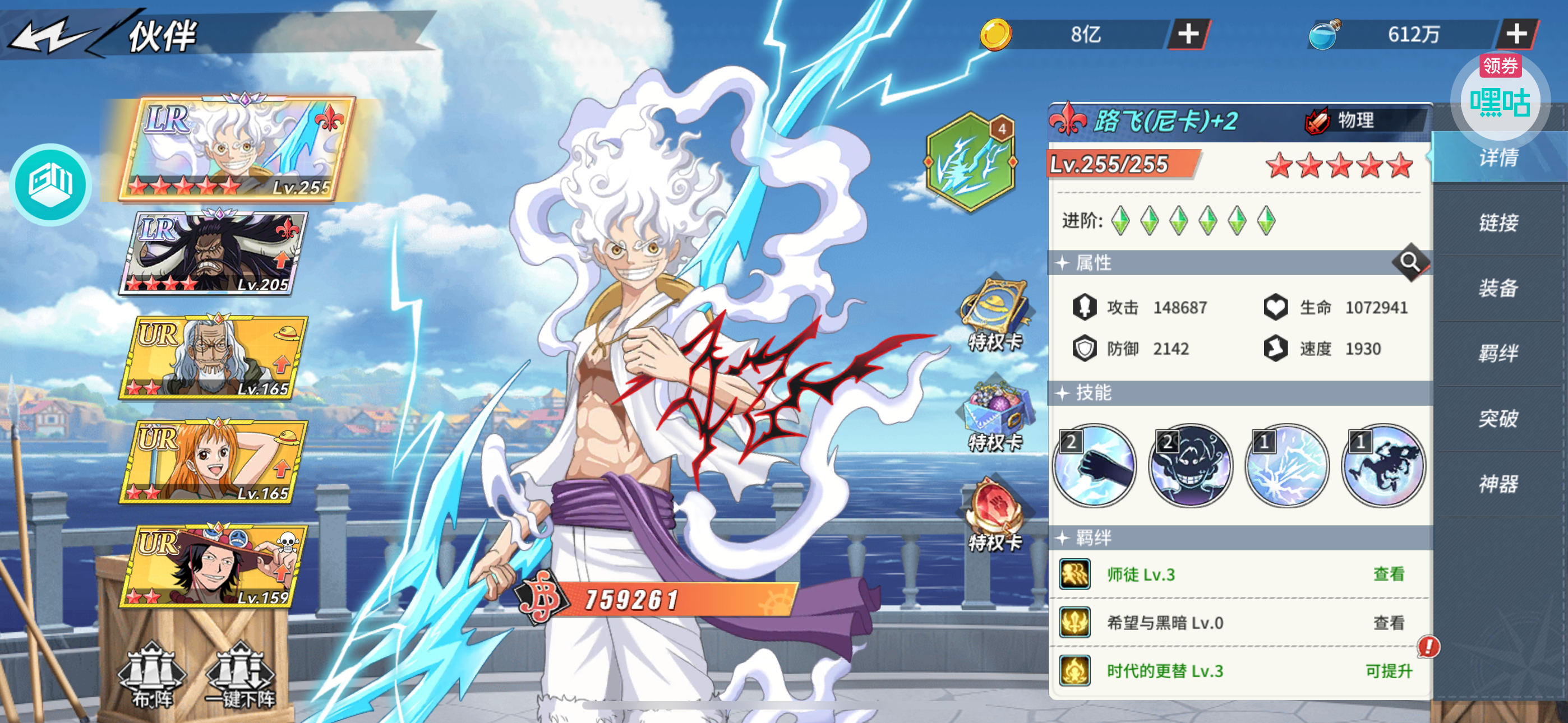Select the LR Kaido Lv.205 card

click(214, 253)
